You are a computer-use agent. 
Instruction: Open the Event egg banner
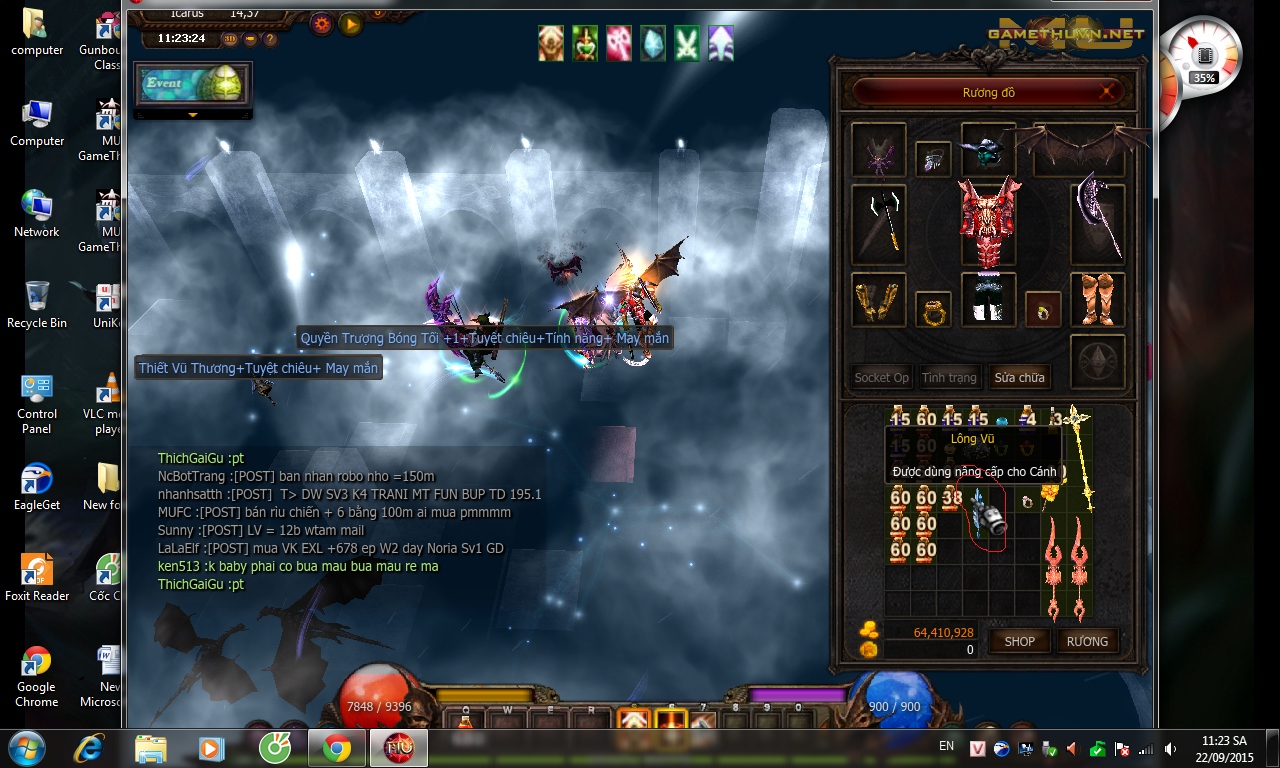(x=193, y=86)
